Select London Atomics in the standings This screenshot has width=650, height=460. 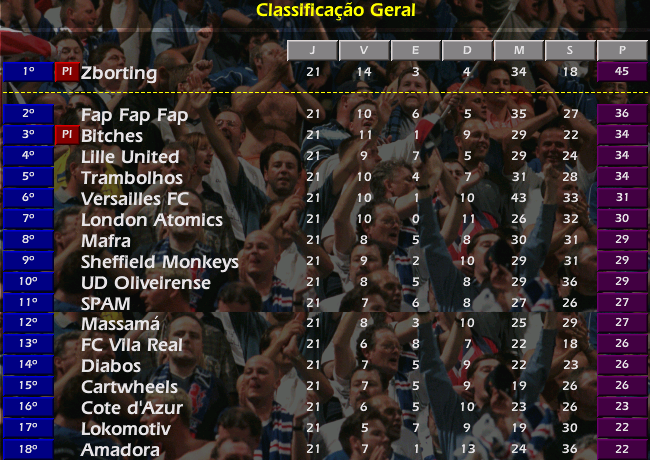151,220
